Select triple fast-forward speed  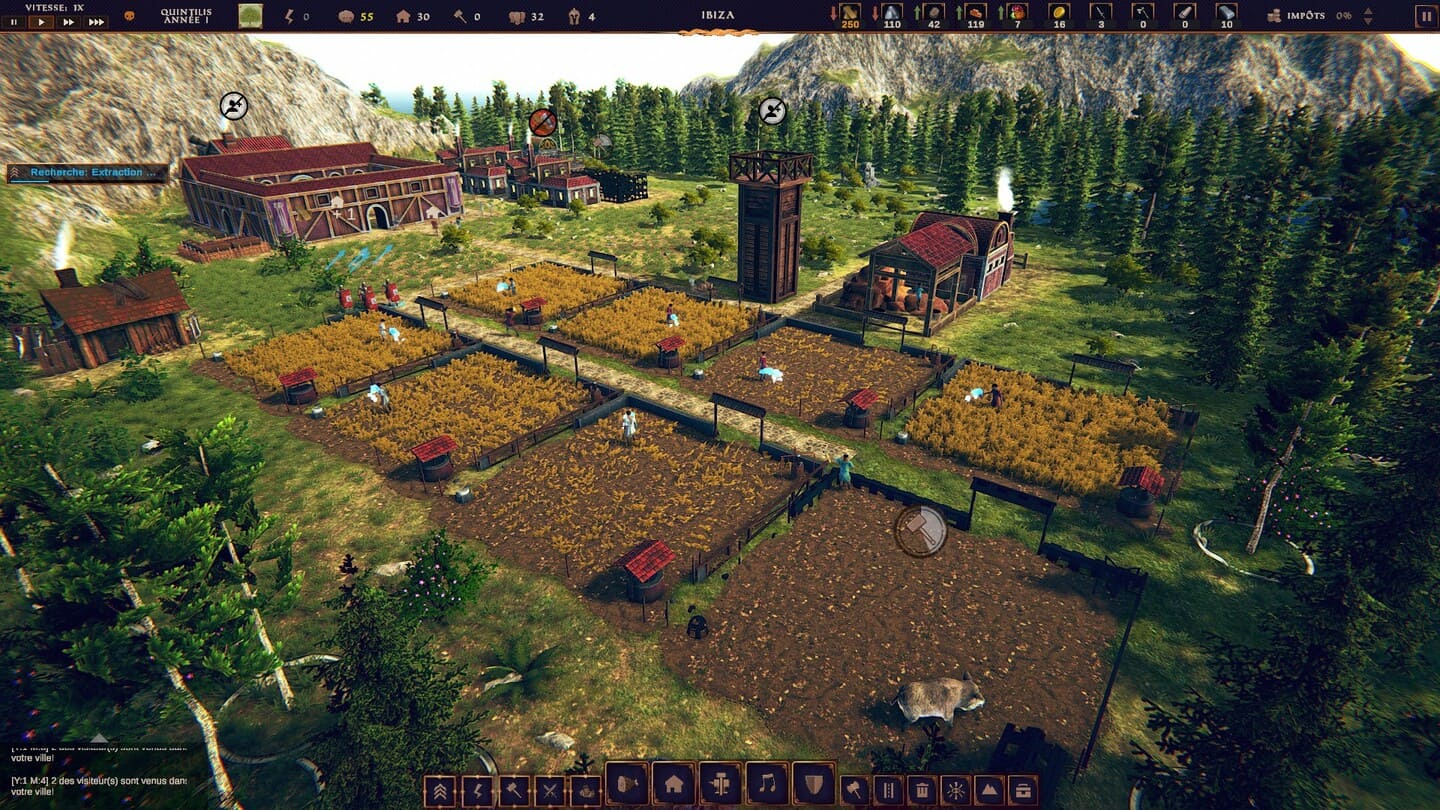pyautogui.click(x=96, y=22)
